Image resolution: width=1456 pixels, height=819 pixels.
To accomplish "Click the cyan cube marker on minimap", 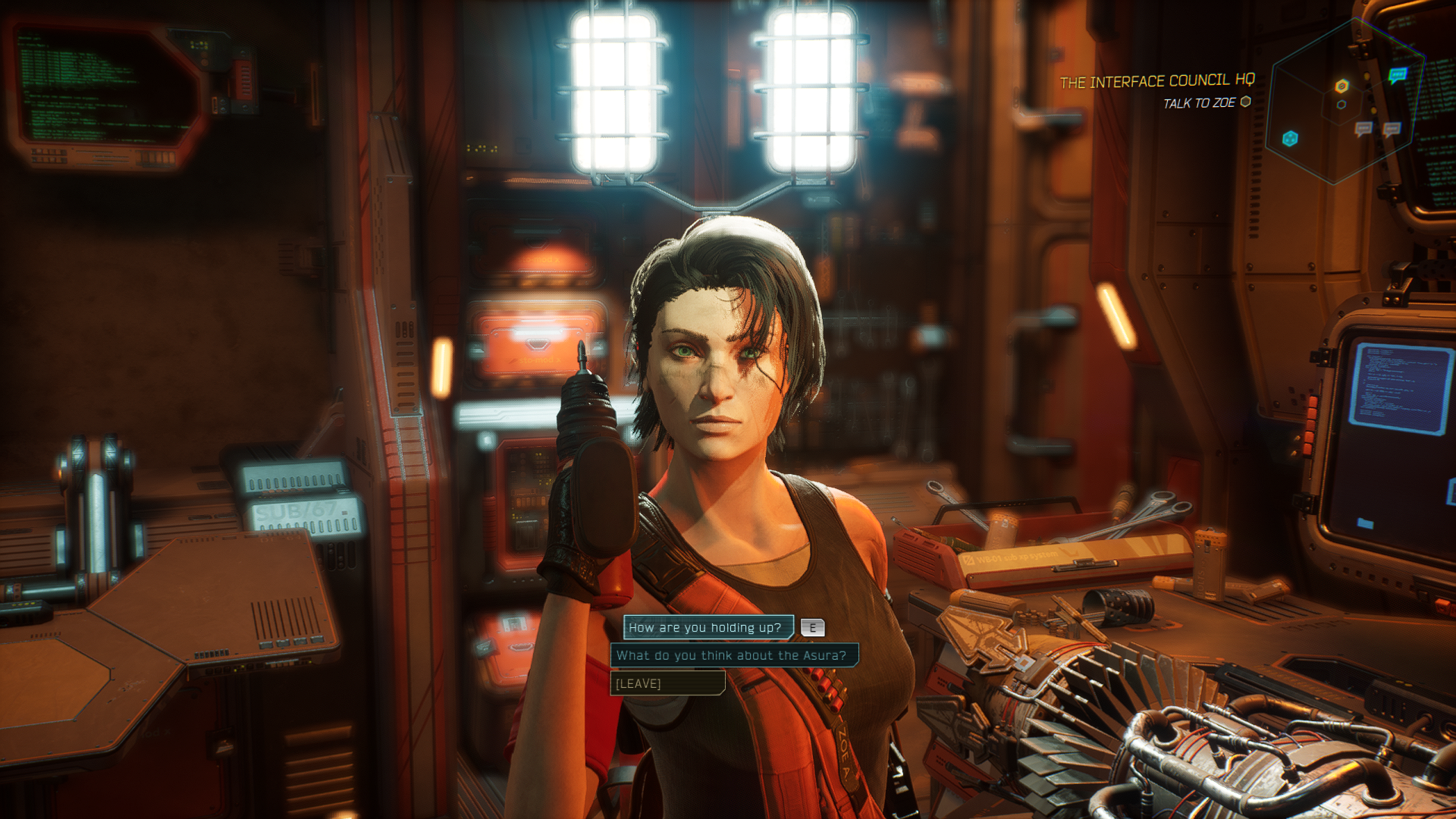I will click(x=1290, y=138).
